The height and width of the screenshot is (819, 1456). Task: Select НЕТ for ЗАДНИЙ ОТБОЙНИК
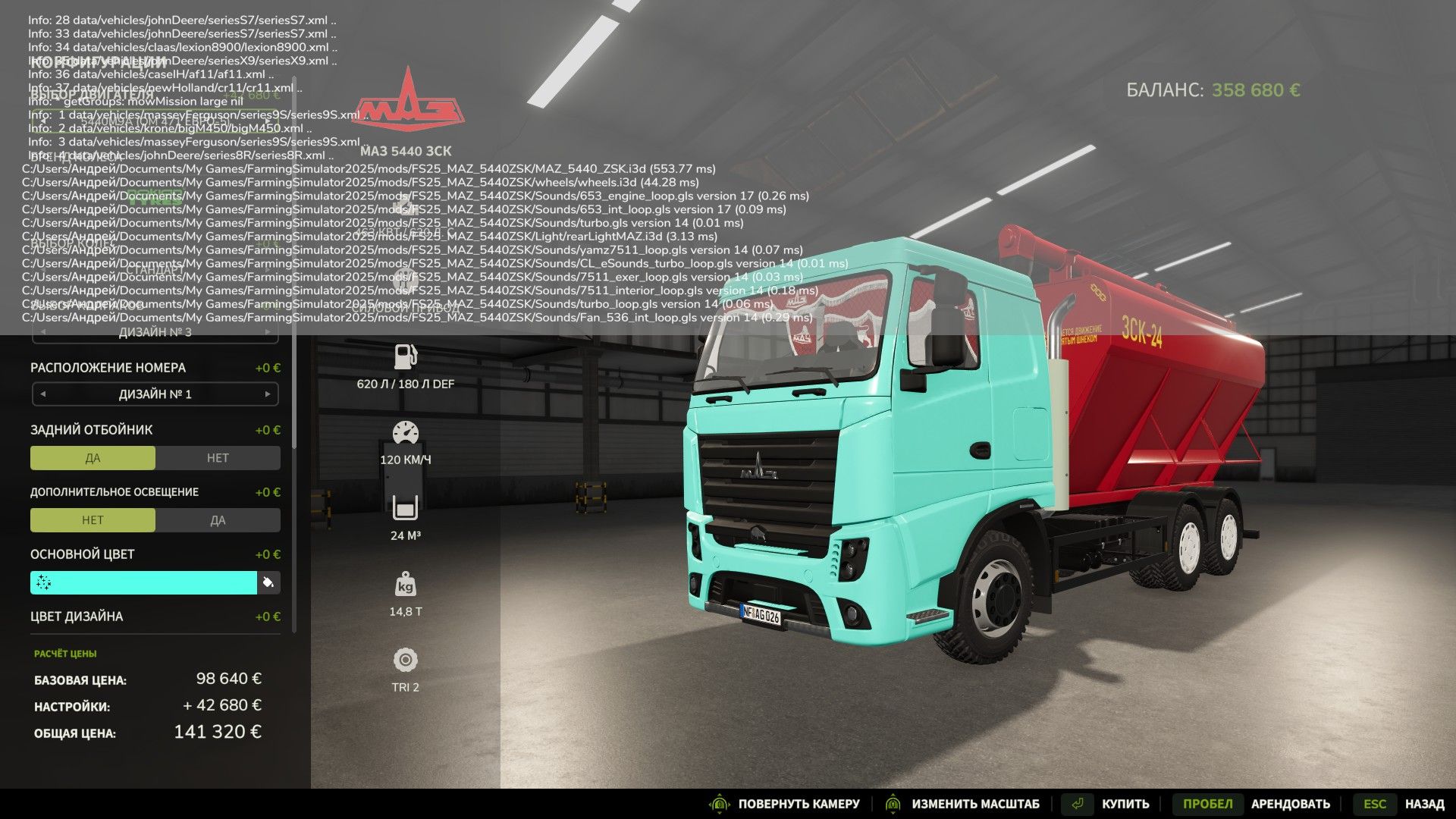click(x=218, y=457)
